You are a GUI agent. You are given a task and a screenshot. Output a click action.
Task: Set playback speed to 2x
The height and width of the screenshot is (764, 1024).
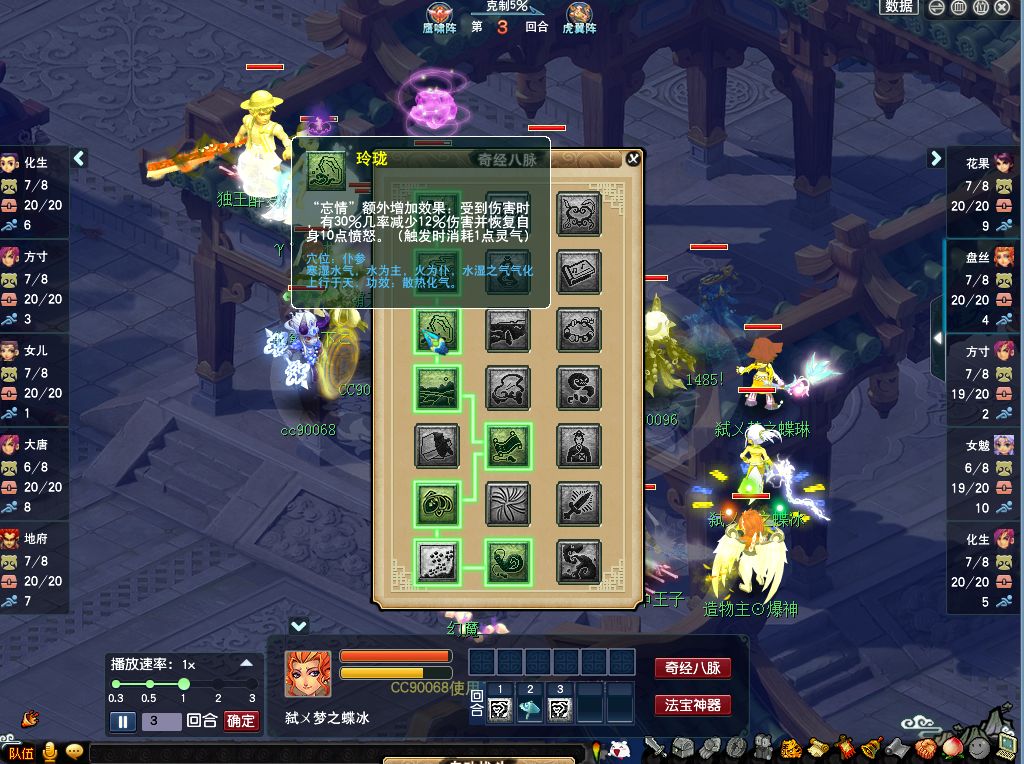tap(218, 684)
